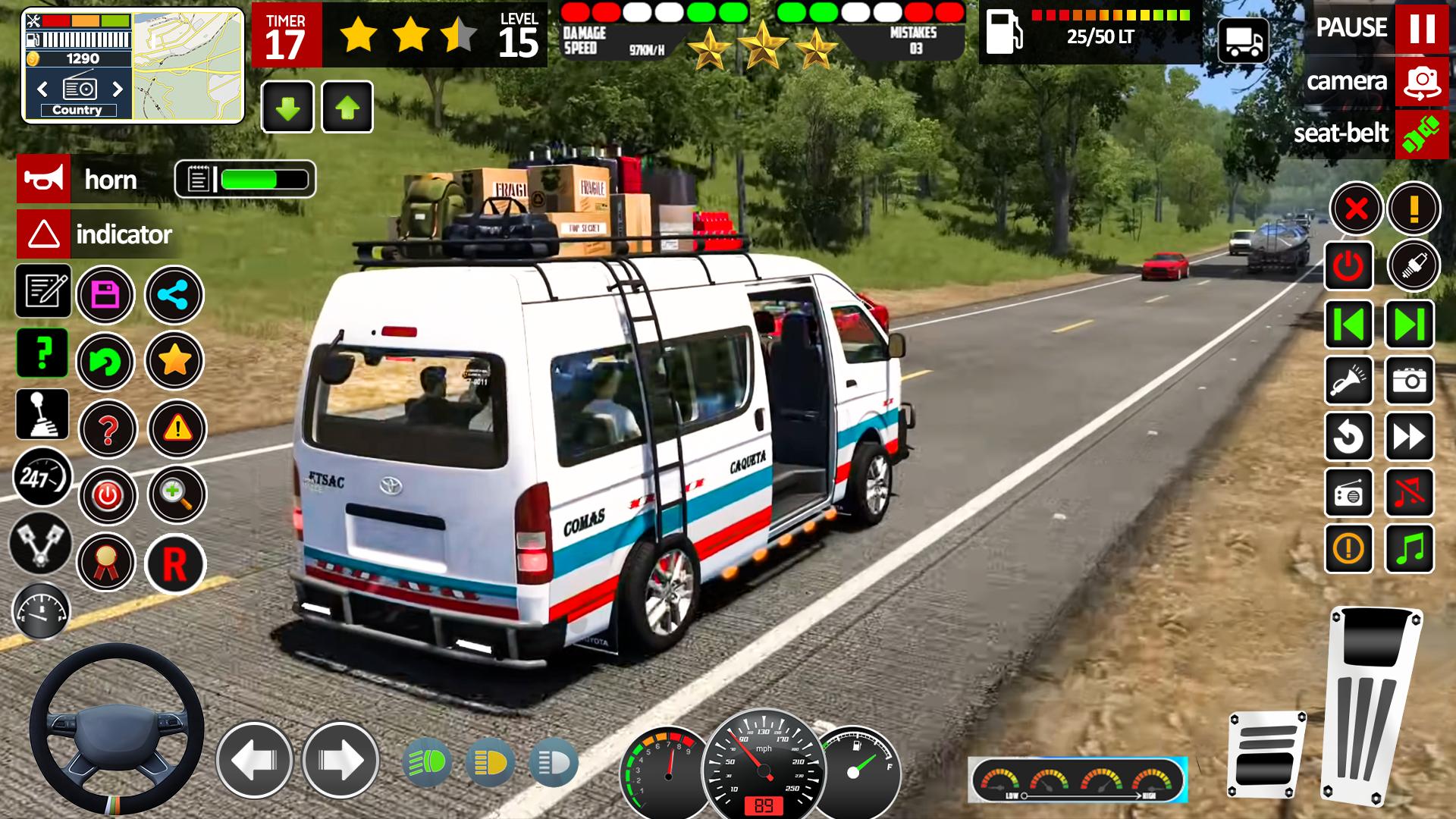Viewport: 1456px width, 819px height.
Task: Mute music with the crossed note icon
Action: click(1410, 493)
